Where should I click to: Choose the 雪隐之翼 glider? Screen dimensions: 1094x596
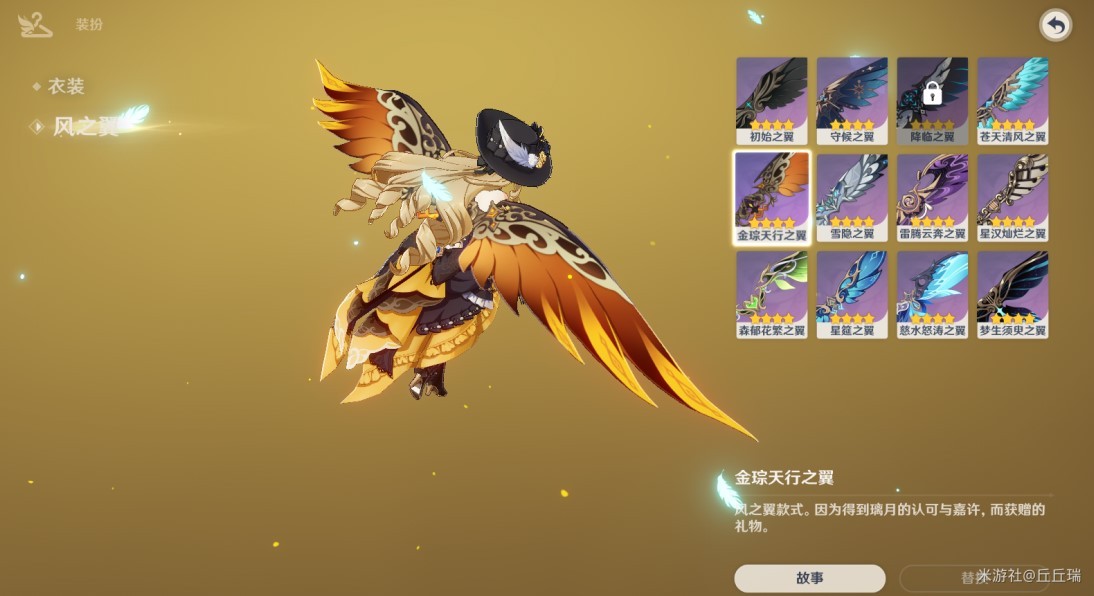(852, 197)
